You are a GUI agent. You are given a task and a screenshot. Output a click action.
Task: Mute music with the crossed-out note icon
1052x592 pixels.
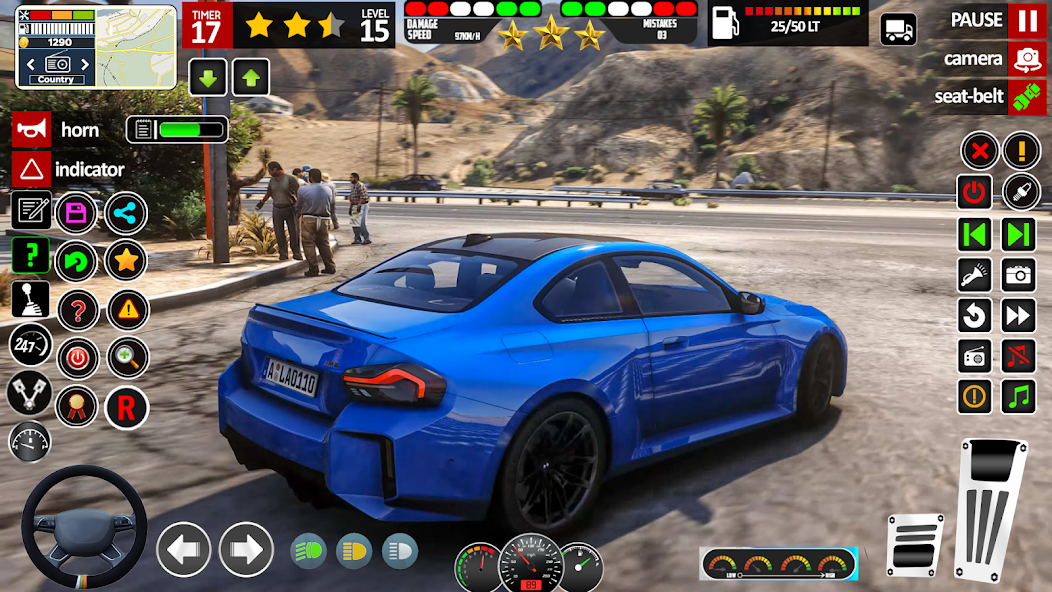point(1018,355)
